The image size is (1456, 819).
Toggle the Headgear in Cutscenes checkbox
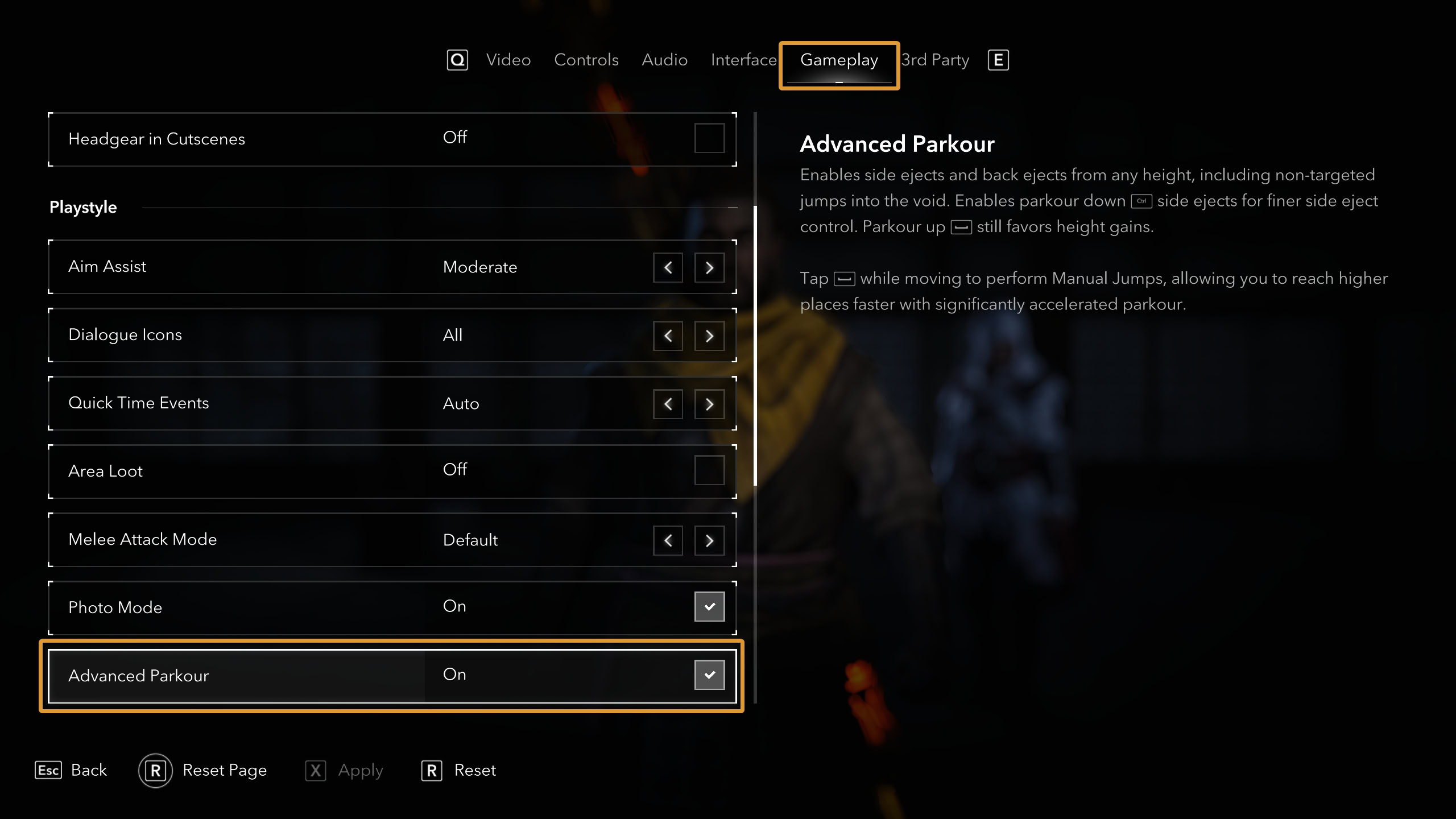[709, 138]
